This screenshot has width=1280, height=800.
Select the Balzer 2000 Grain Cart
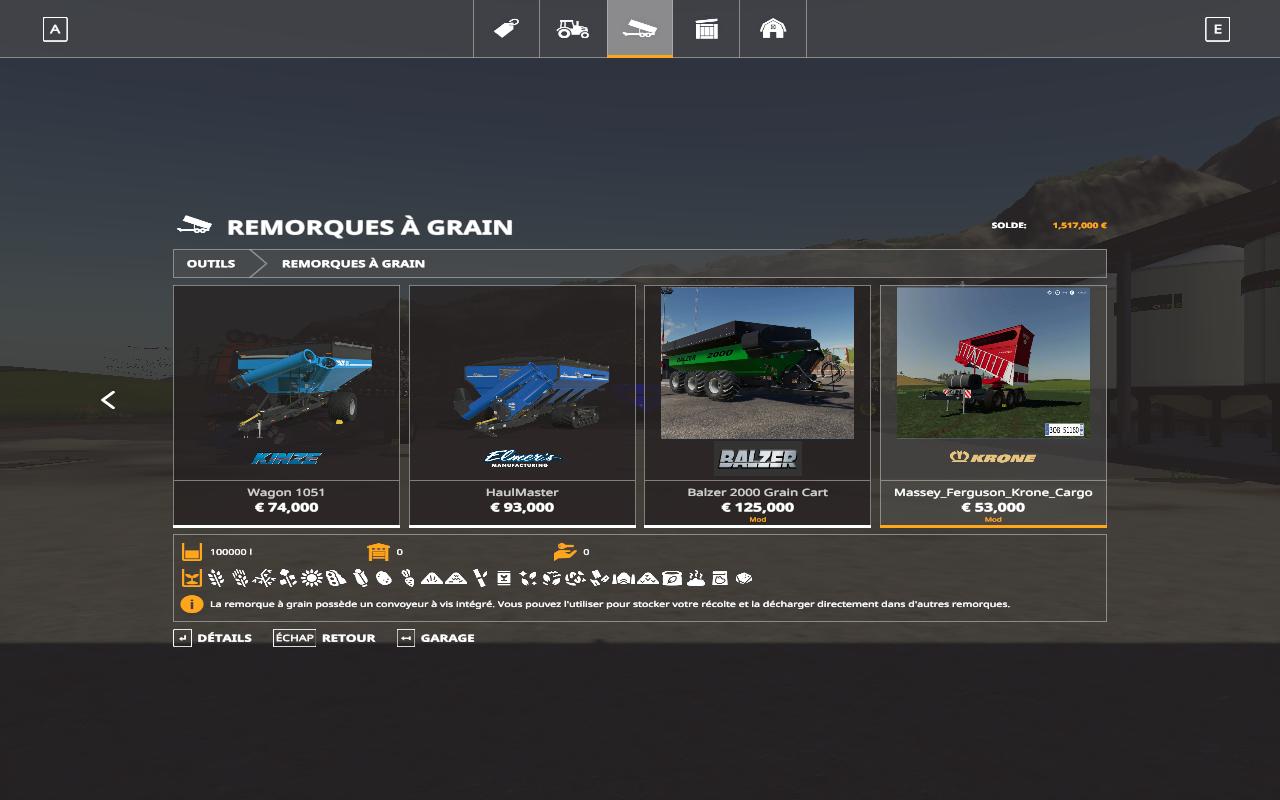[x=757, y=404]
